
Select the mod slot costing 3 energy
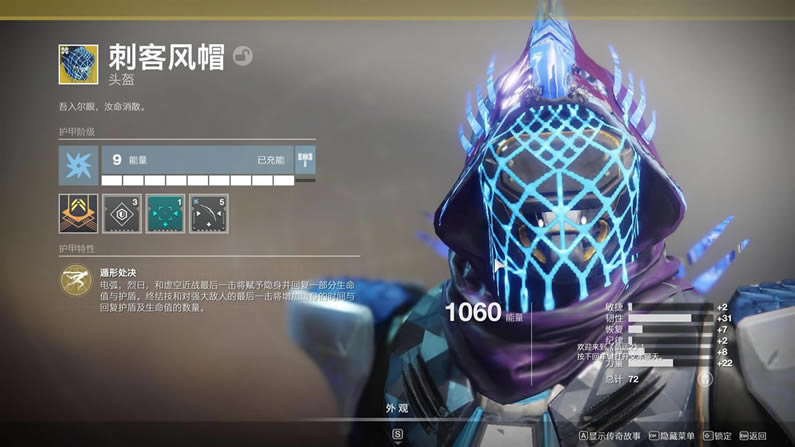click(122, 213)
